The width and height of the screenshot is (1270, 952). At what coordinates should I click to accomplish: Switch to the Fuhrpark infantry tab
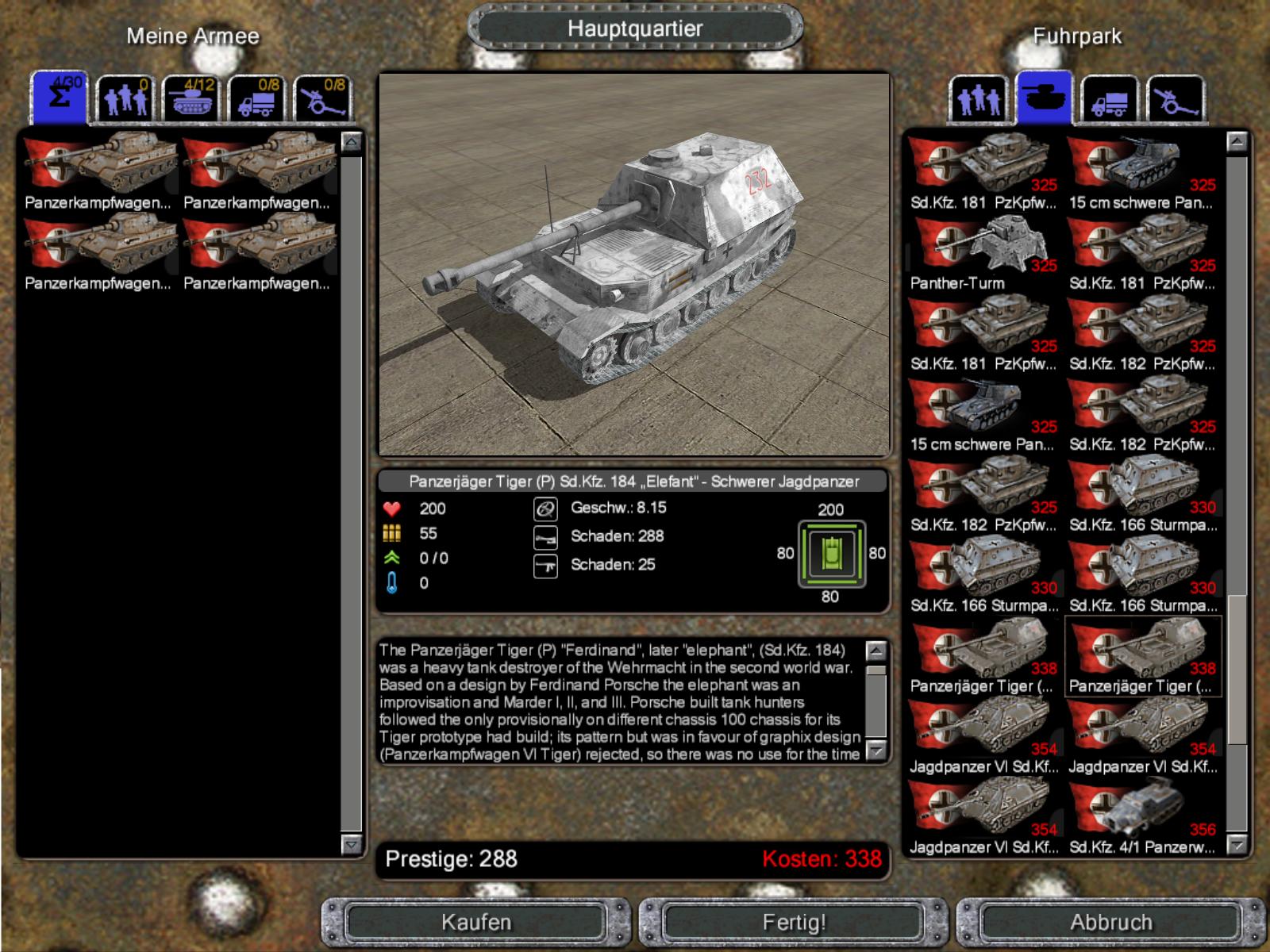pos(978,100)
